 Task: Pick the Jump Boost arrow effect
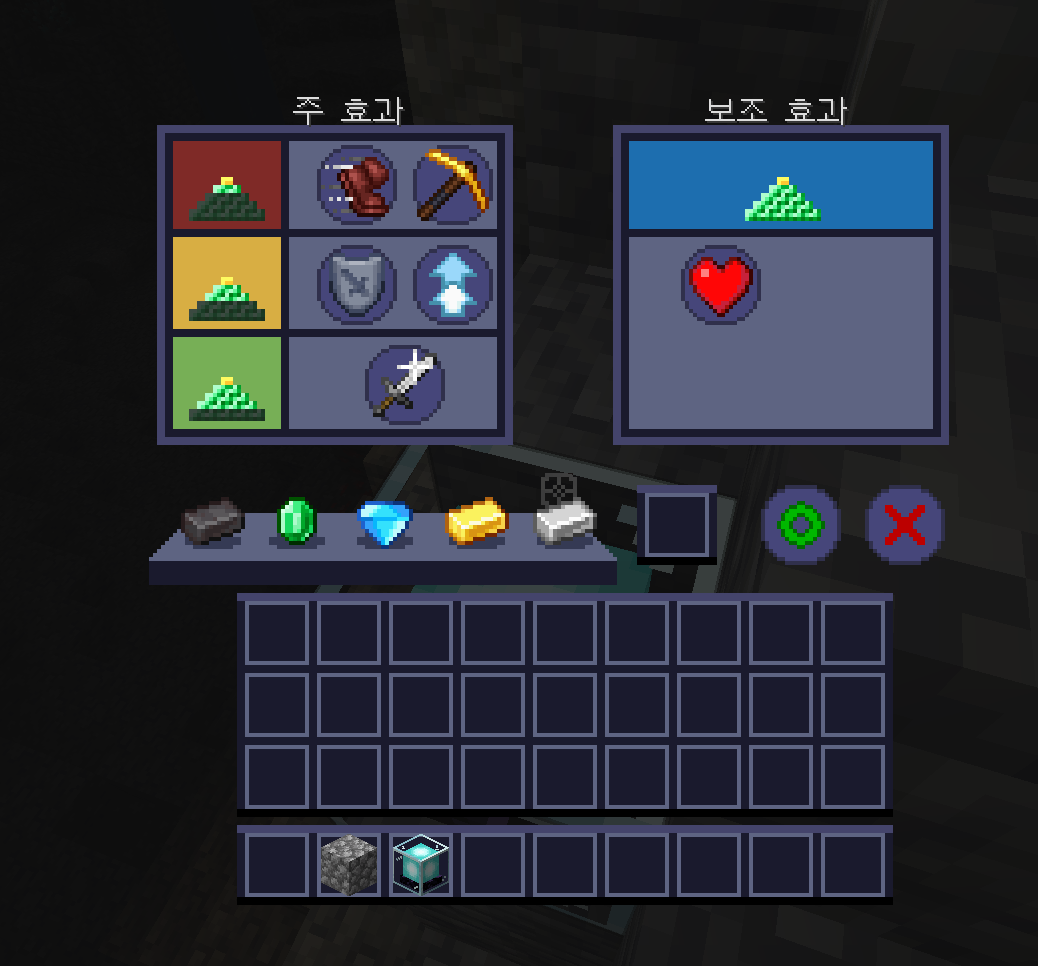tap(453, 284)
